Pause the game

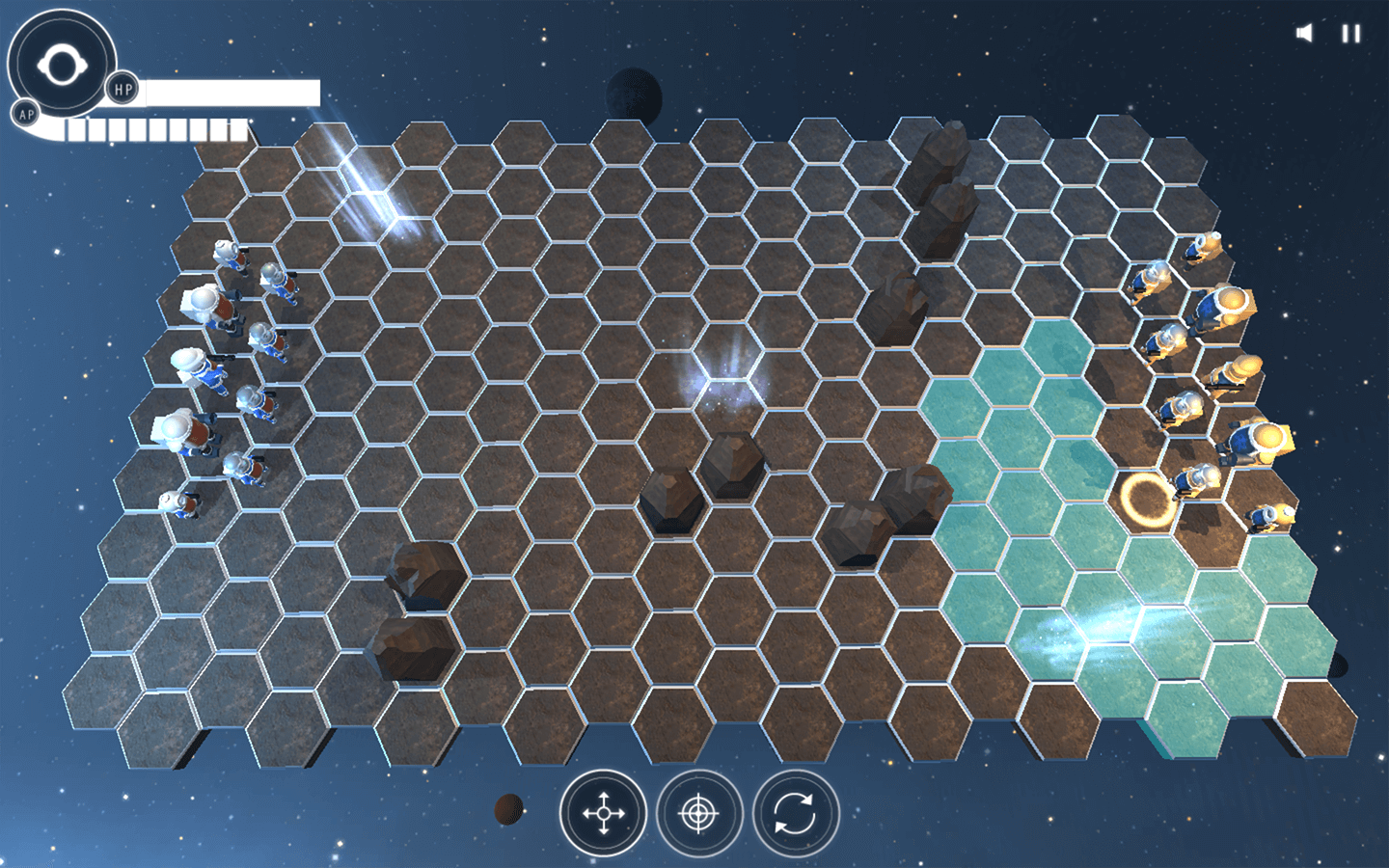1351,34
